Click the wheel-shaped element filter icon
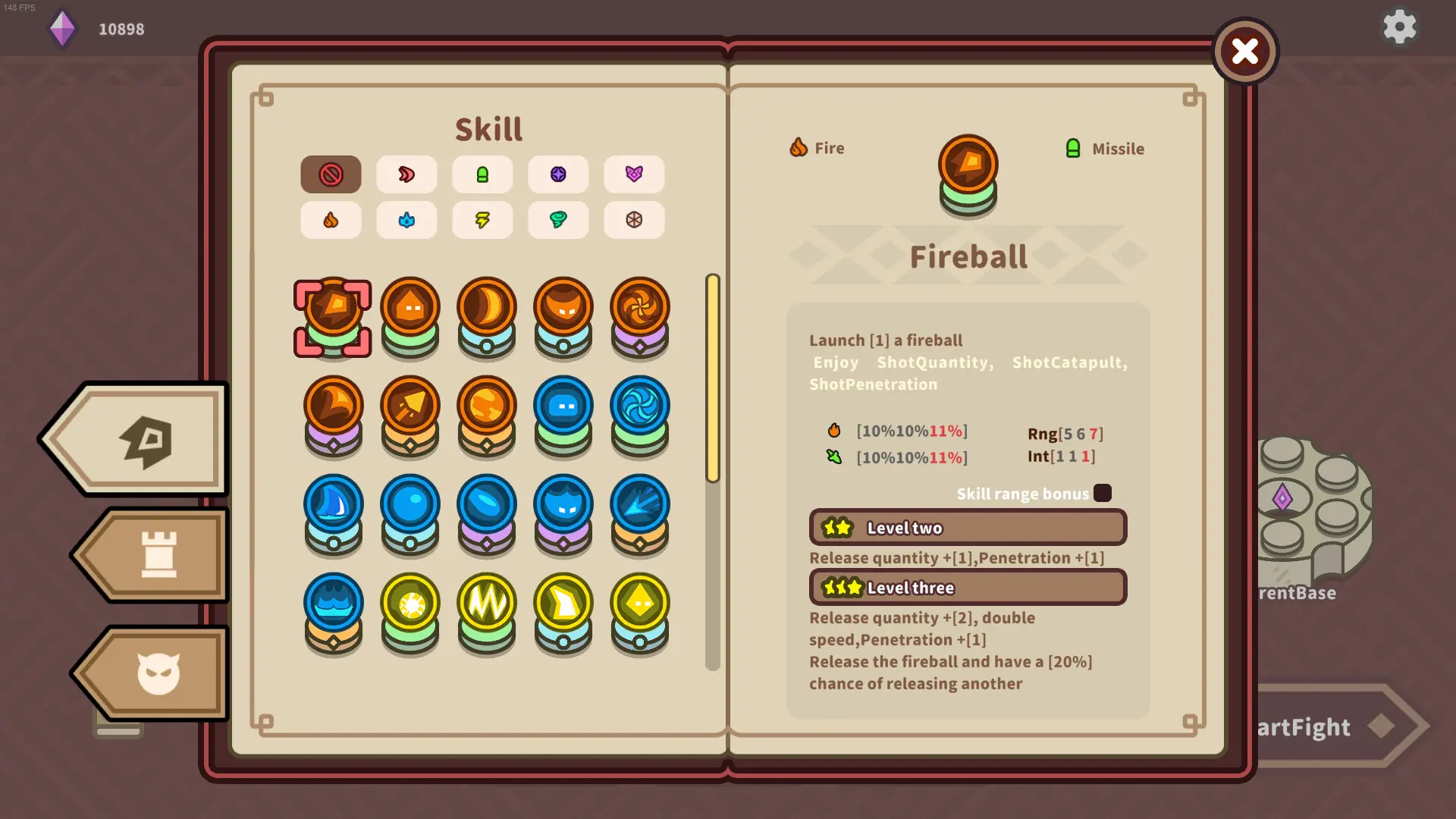This screenshot has width=1456, height=819. point(635,220)
